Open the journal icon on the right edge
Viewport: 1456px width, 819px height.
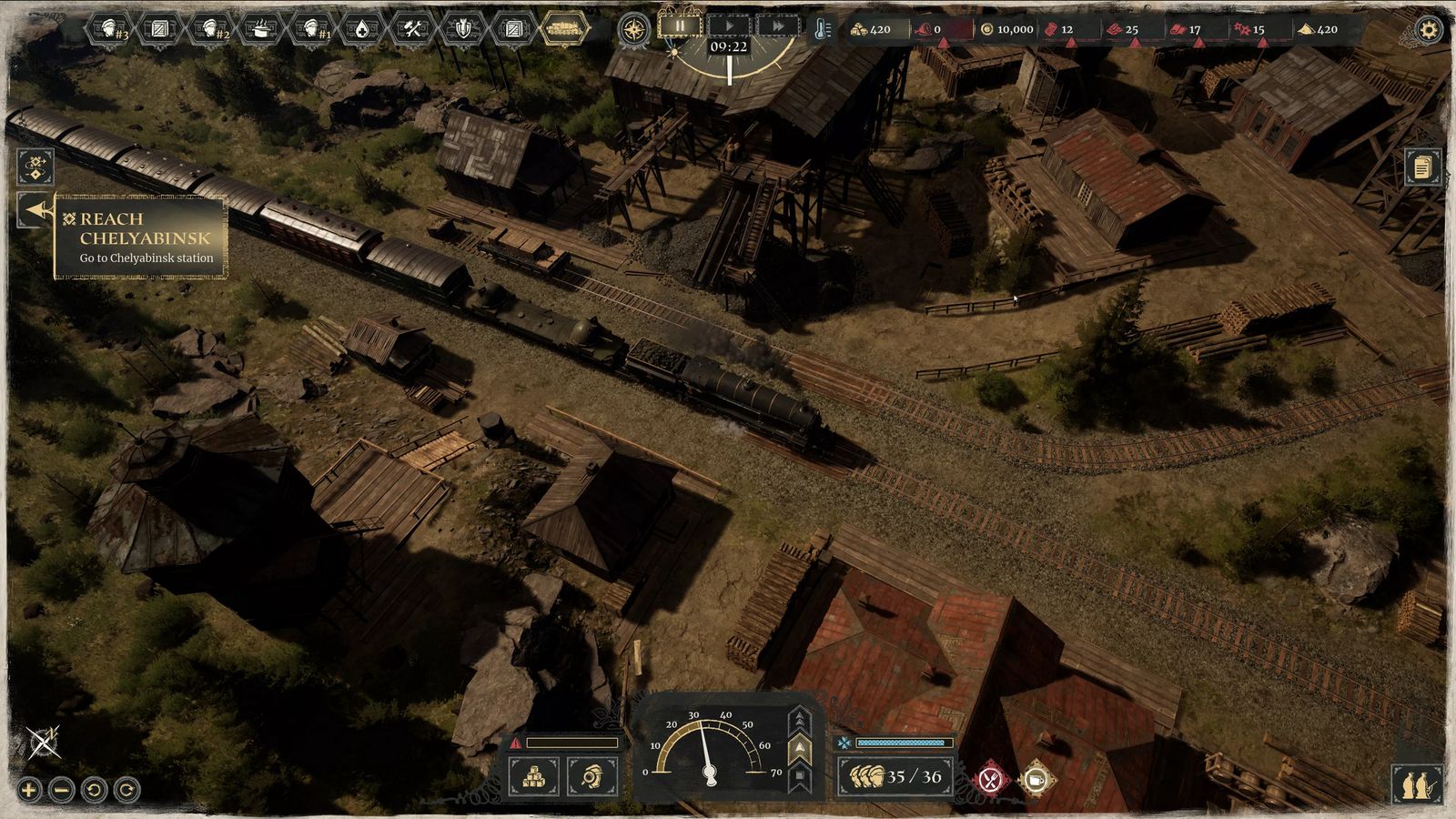(1422, 167)
